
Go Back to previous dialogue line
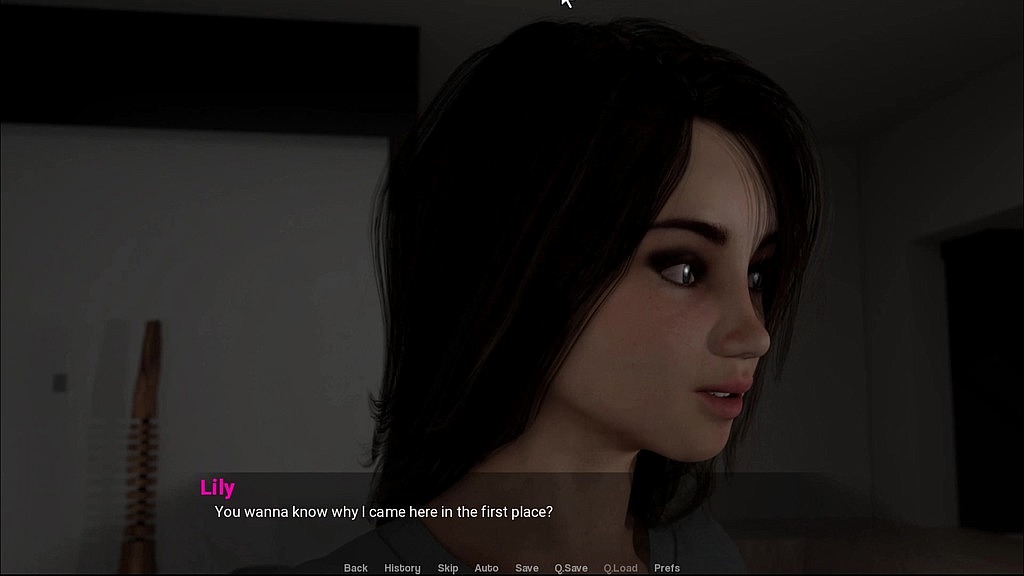(355, 568)
